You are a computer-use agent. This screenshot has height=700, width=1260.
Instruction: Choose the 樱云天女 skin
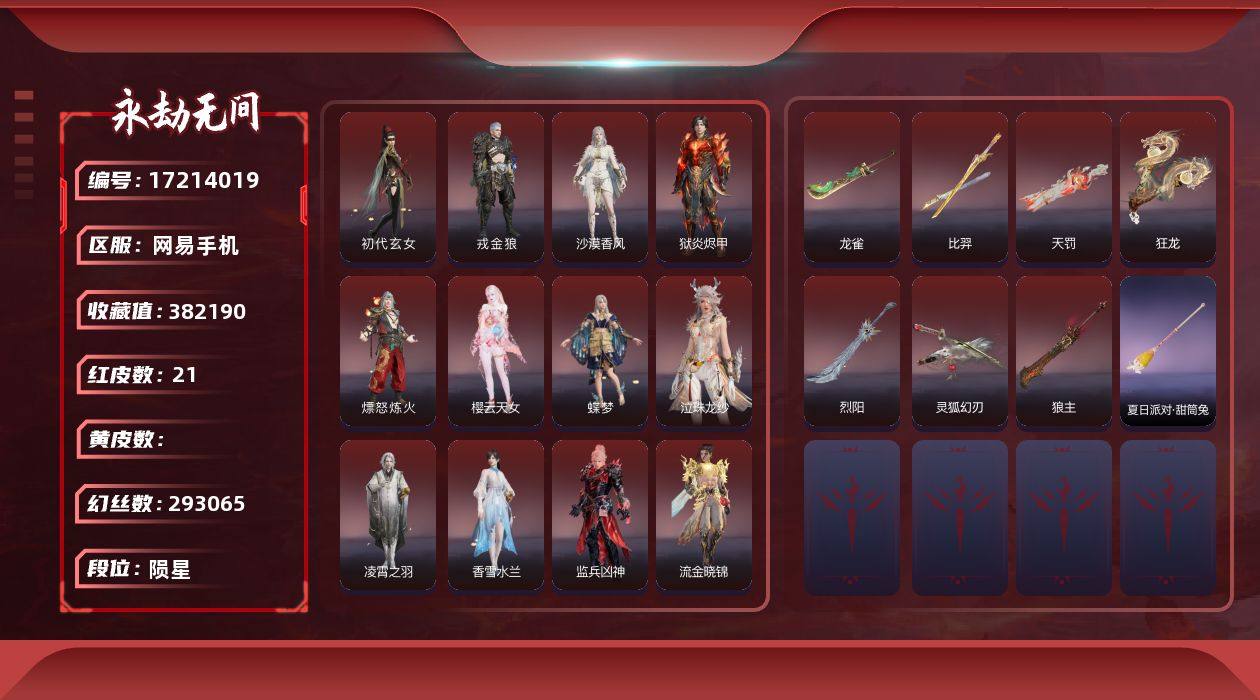(x=496, y=351)
